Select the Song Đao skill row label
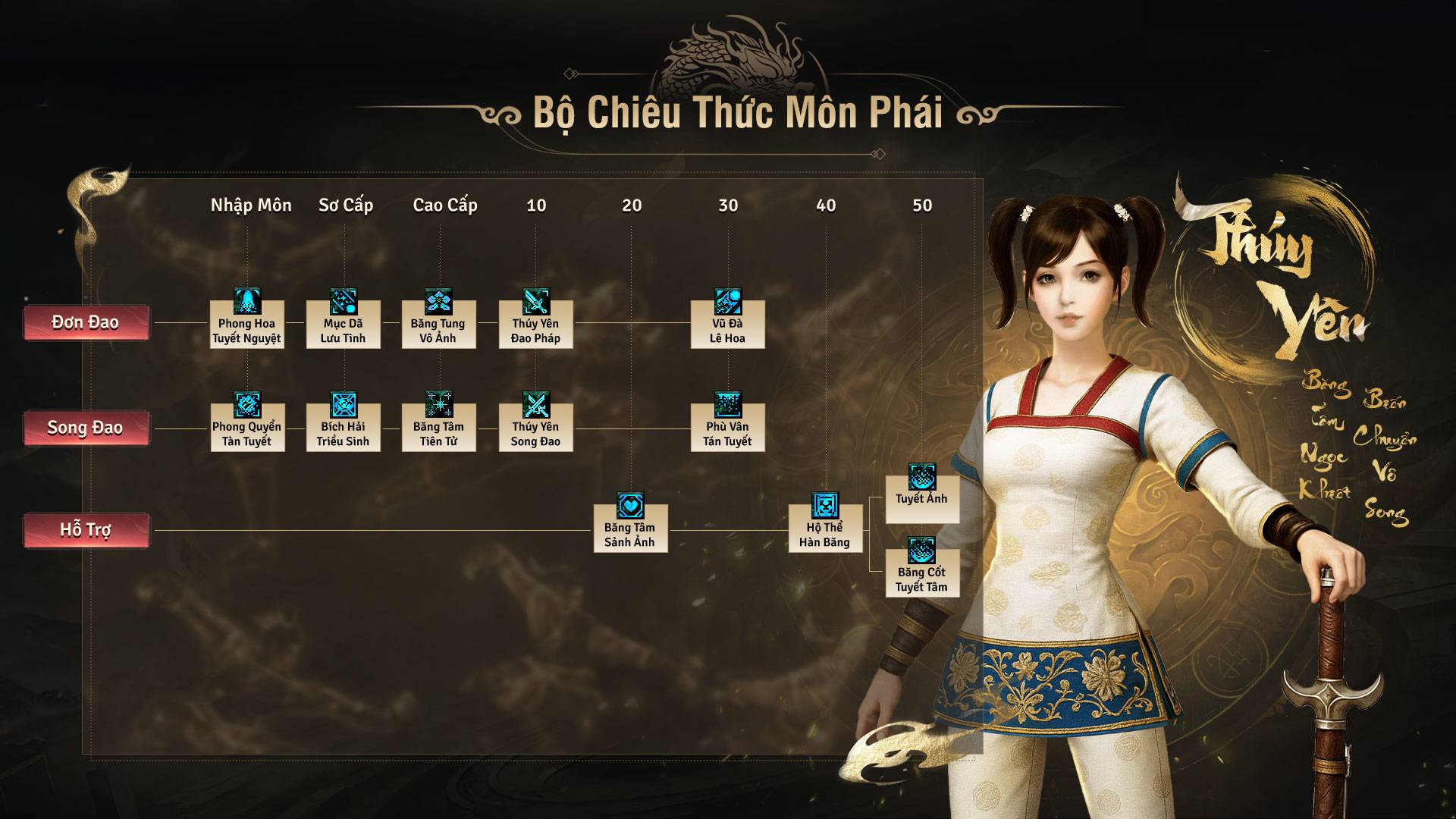This screenshot has width=1456, height=819. click(86, 428)
